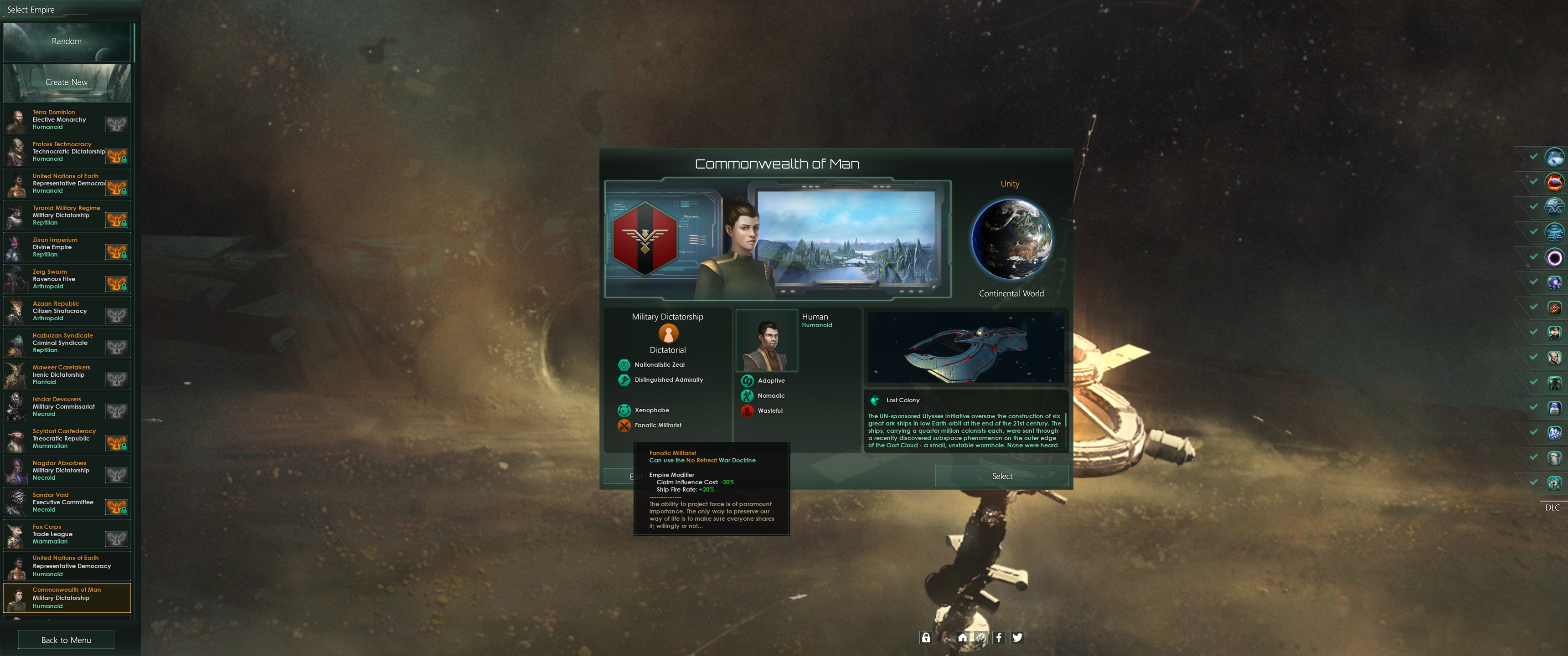Select the Random empire option
Image resolution: width=1568 pixels, height=656 pixels.
coord(67,41)
